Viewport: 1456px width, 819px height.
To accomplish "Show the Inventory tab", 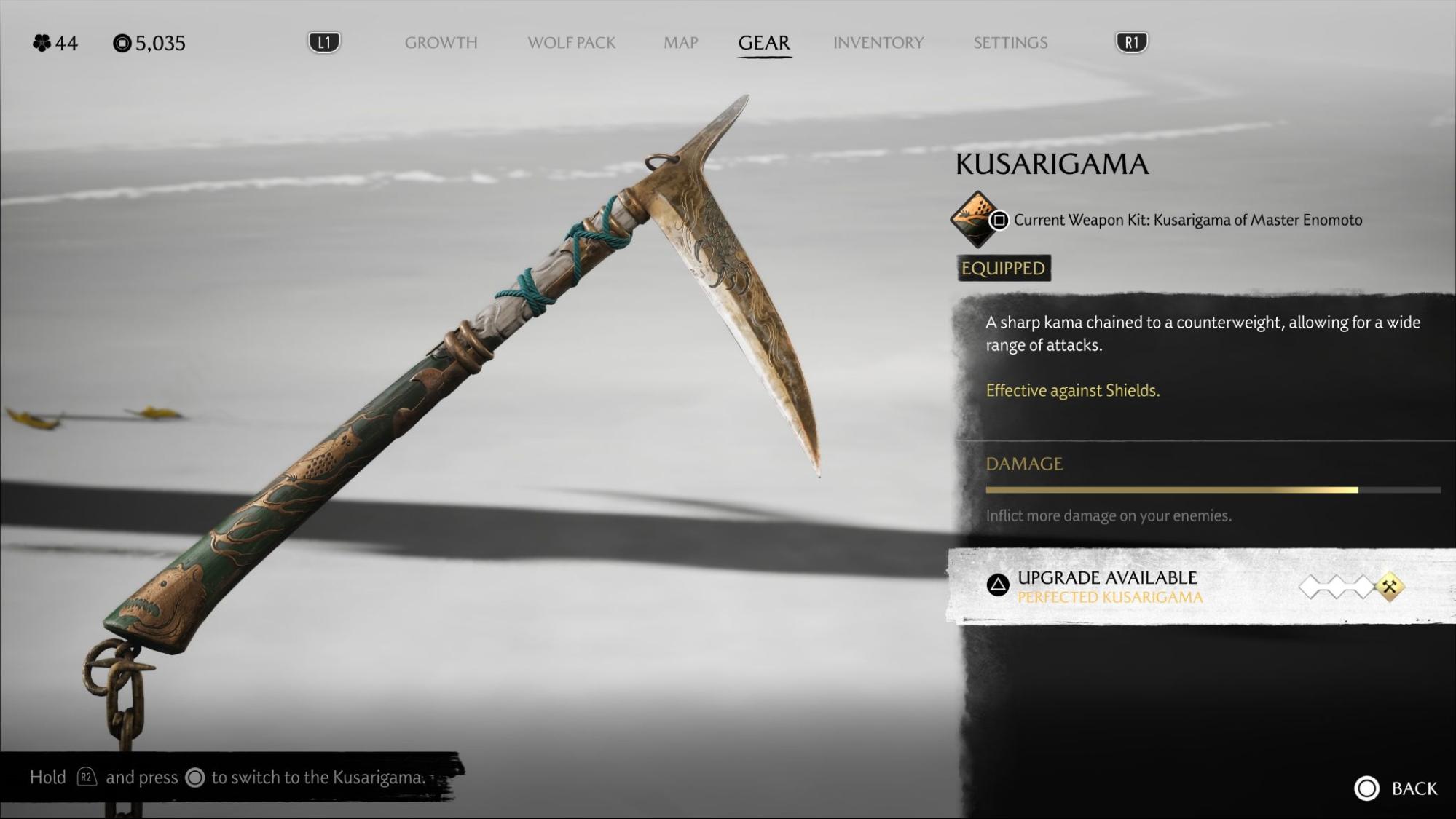I will point(878,43).
